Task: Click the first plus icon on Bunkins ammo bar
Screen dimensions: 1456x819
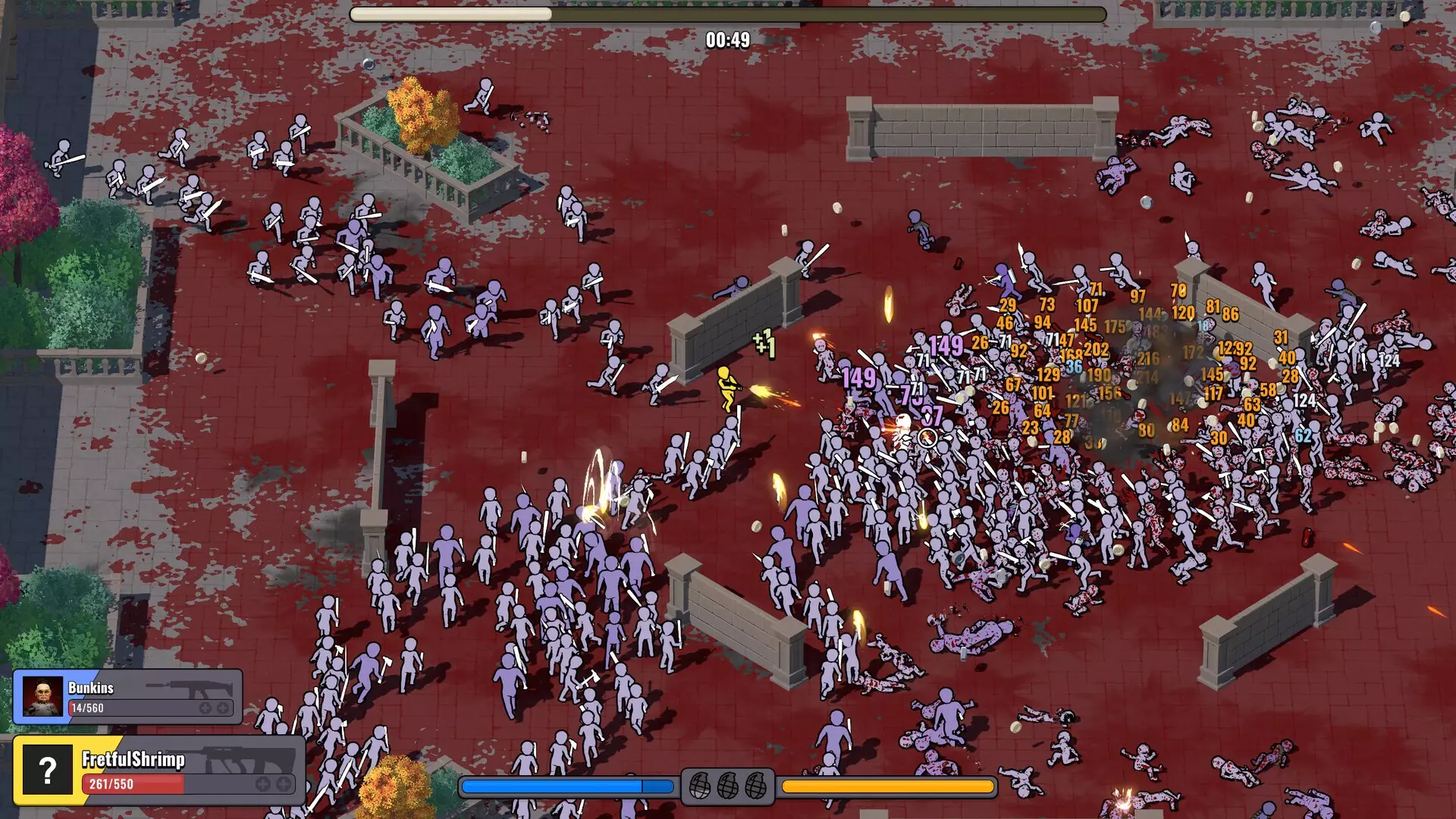Action: coord(205,708)
